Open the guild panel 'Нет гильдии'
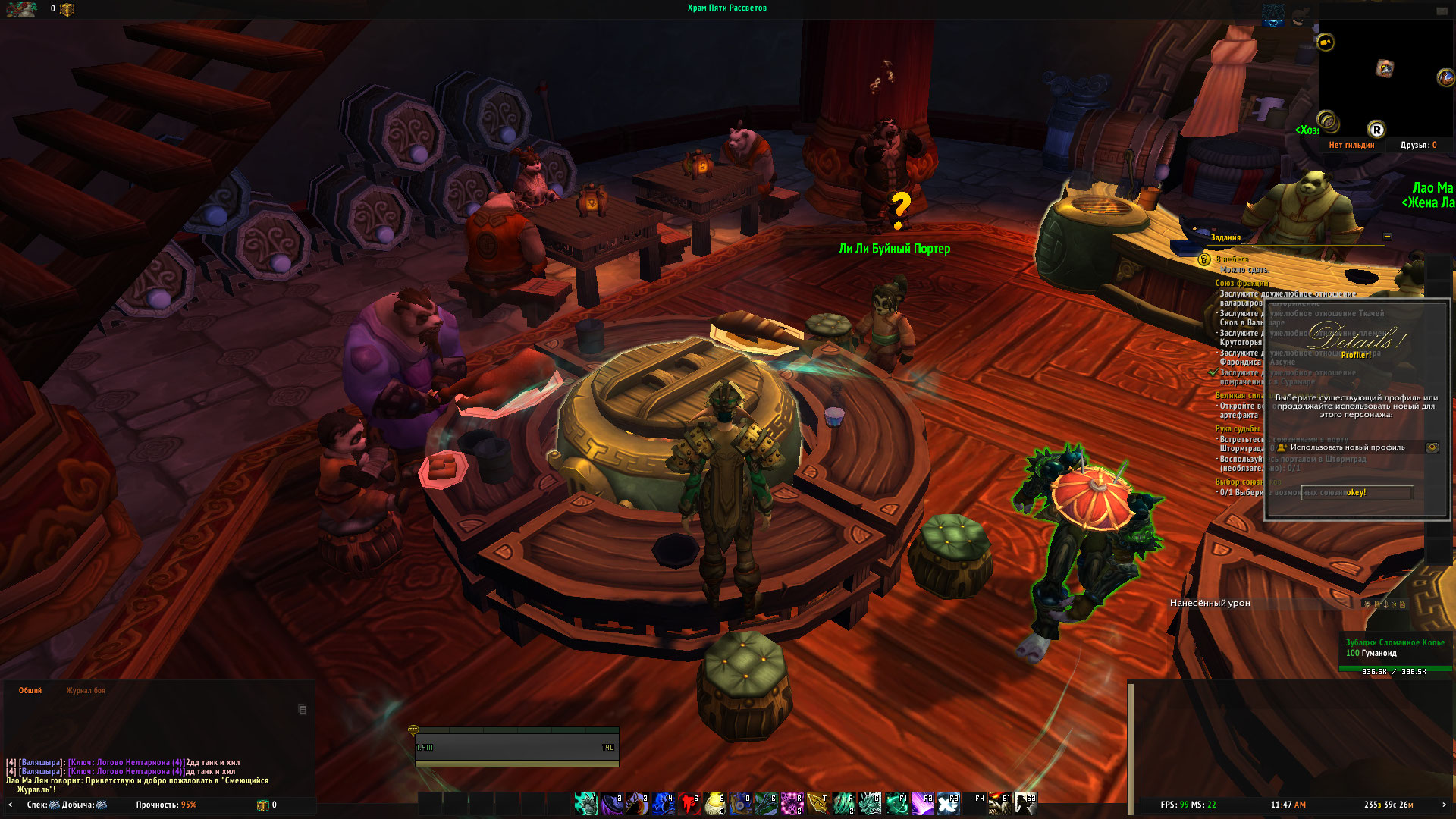The height and width of the screenshot is (819, 1456). pyautogui.click(x=1351, y=146)
